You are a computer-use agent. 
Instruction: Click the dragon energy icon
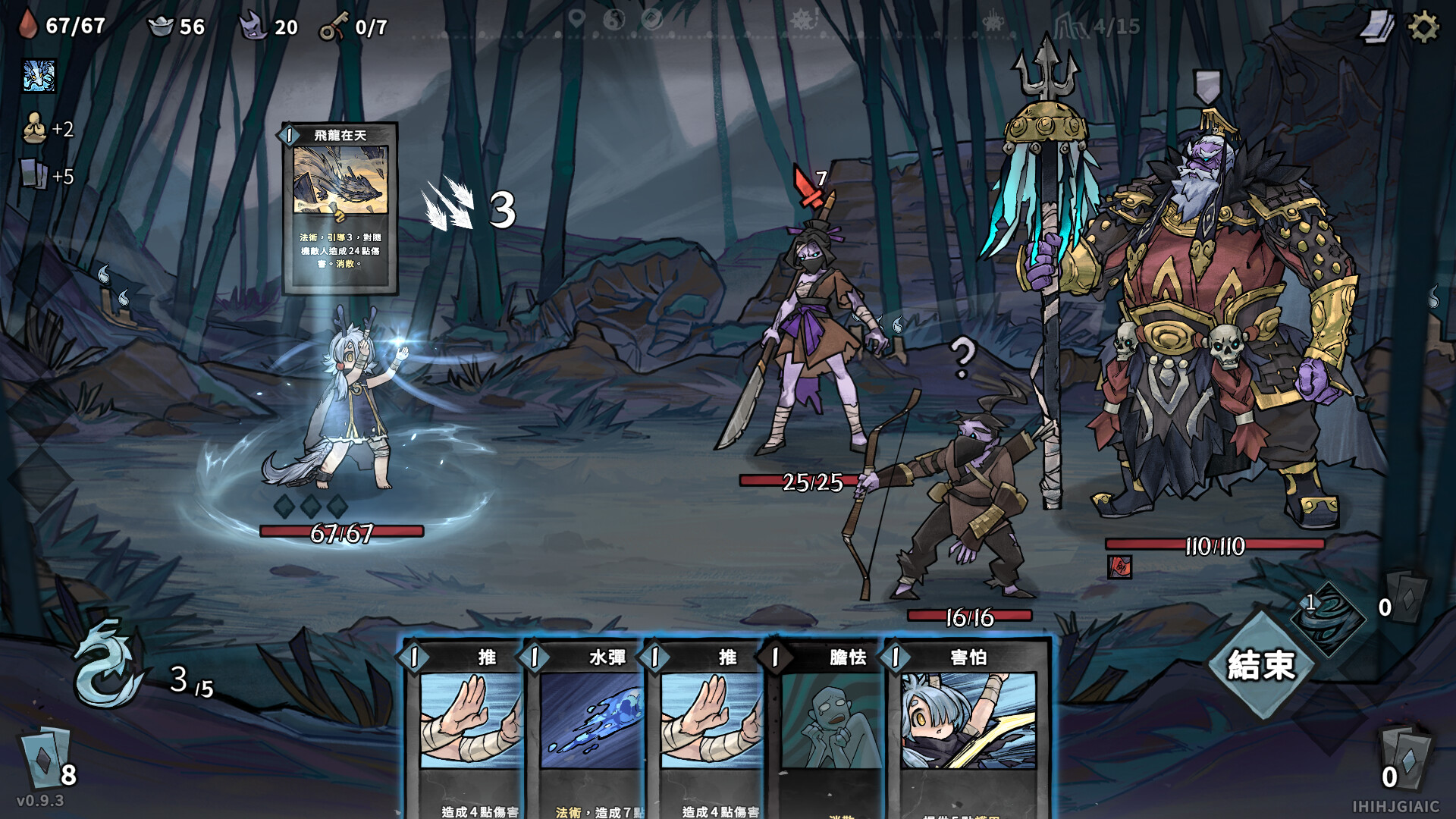tap(108, 664)
